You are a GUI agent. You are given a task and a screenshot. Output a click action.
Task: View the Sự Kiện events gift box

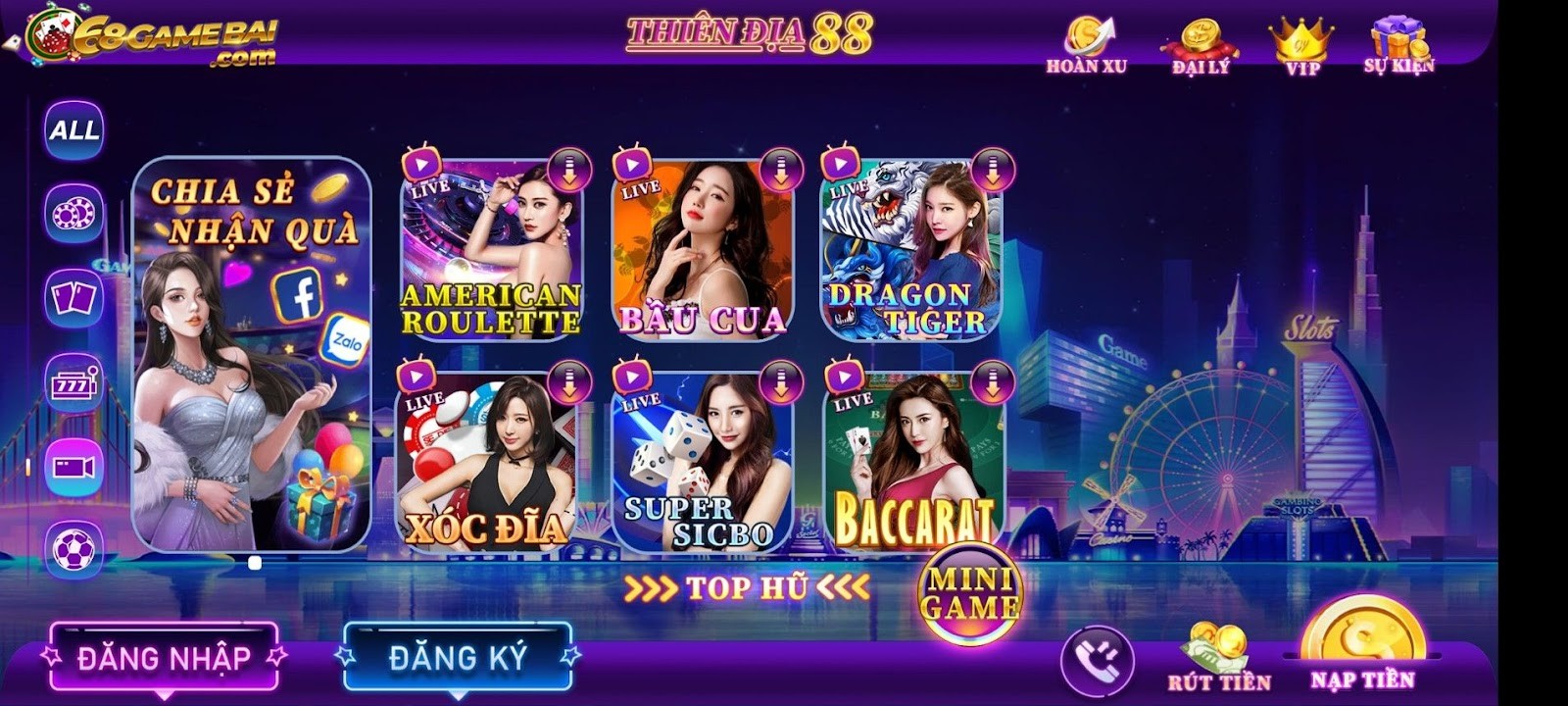tap(1398, 45)
